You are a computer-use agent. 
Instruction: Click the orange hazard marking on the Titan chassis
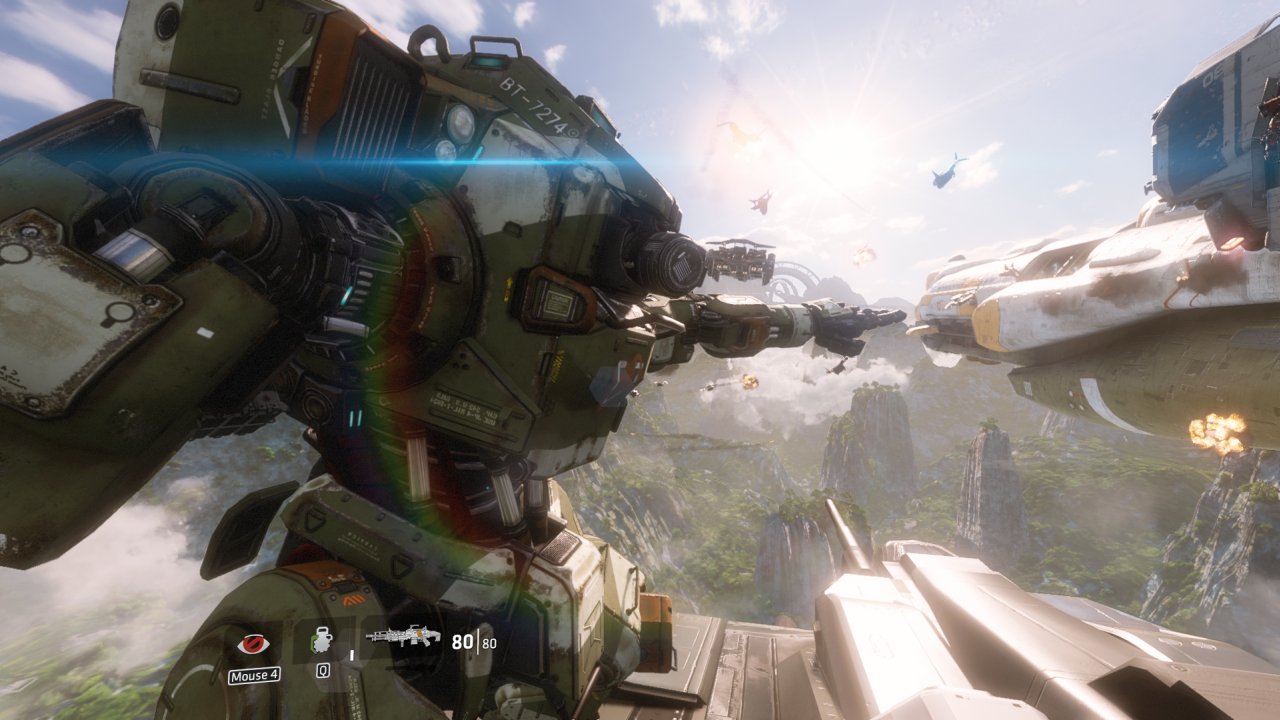click(353, 602)
